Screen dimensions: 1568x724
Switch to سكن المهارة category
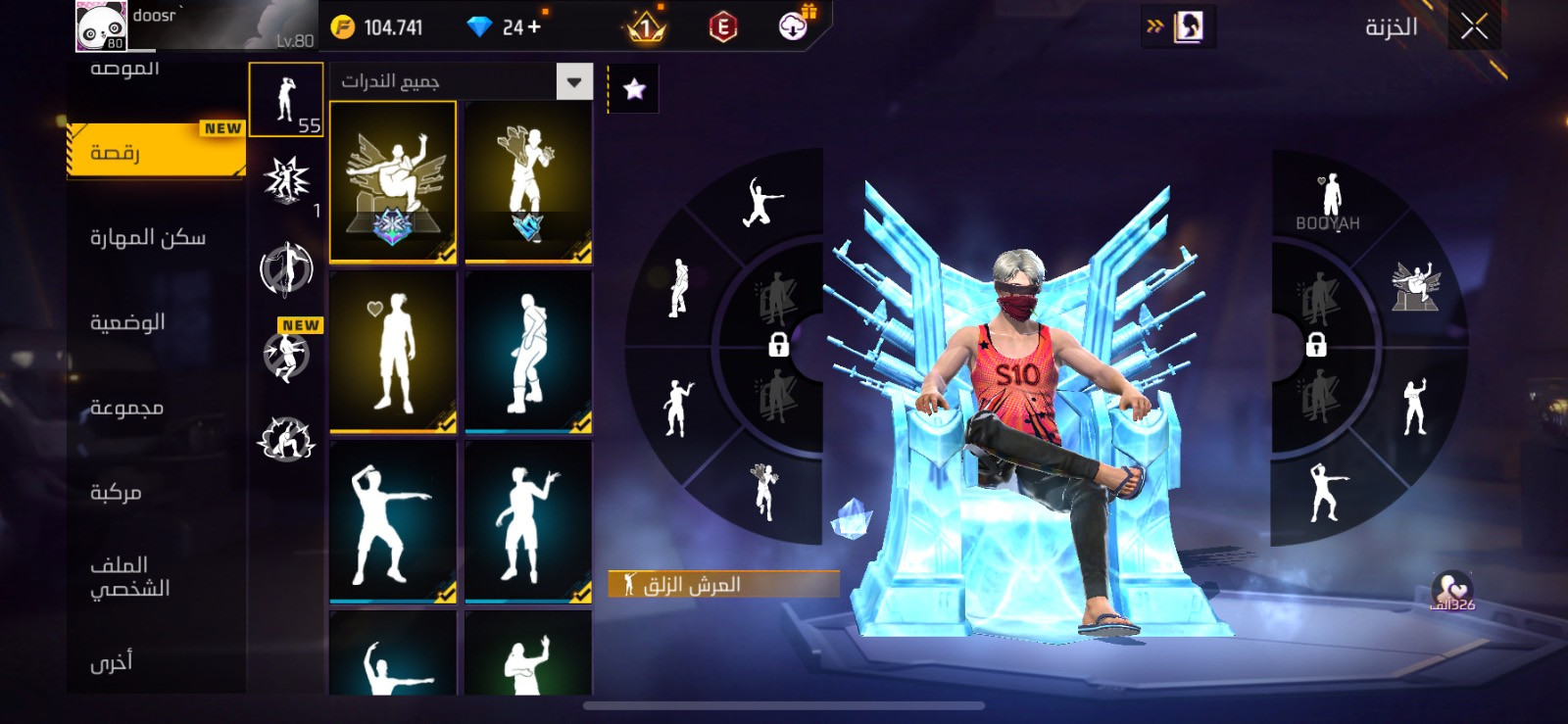tap(149, 237)
